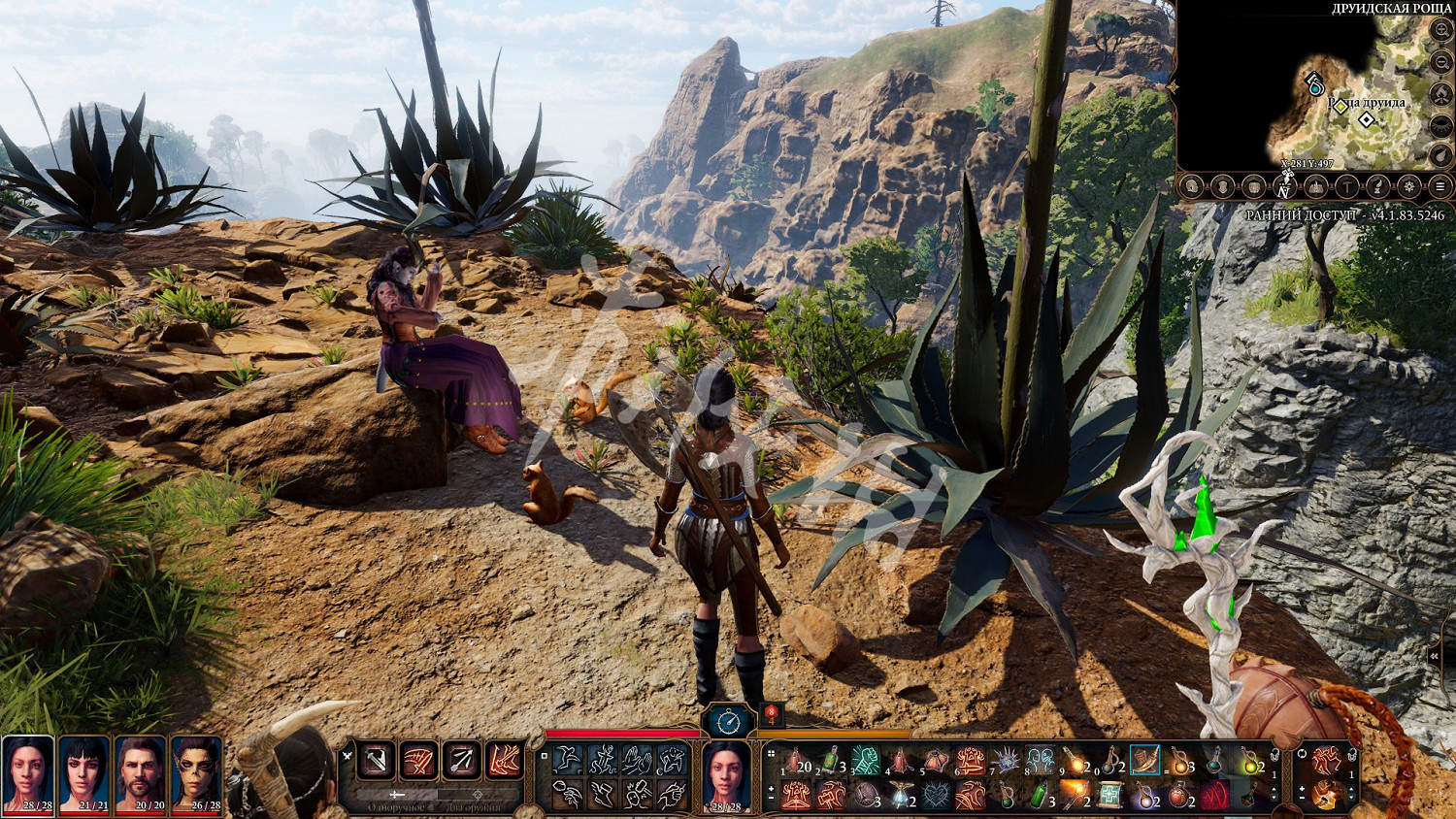Open the campfire rest button
Screen dimensions: 1456x819
click(1440, 93)
